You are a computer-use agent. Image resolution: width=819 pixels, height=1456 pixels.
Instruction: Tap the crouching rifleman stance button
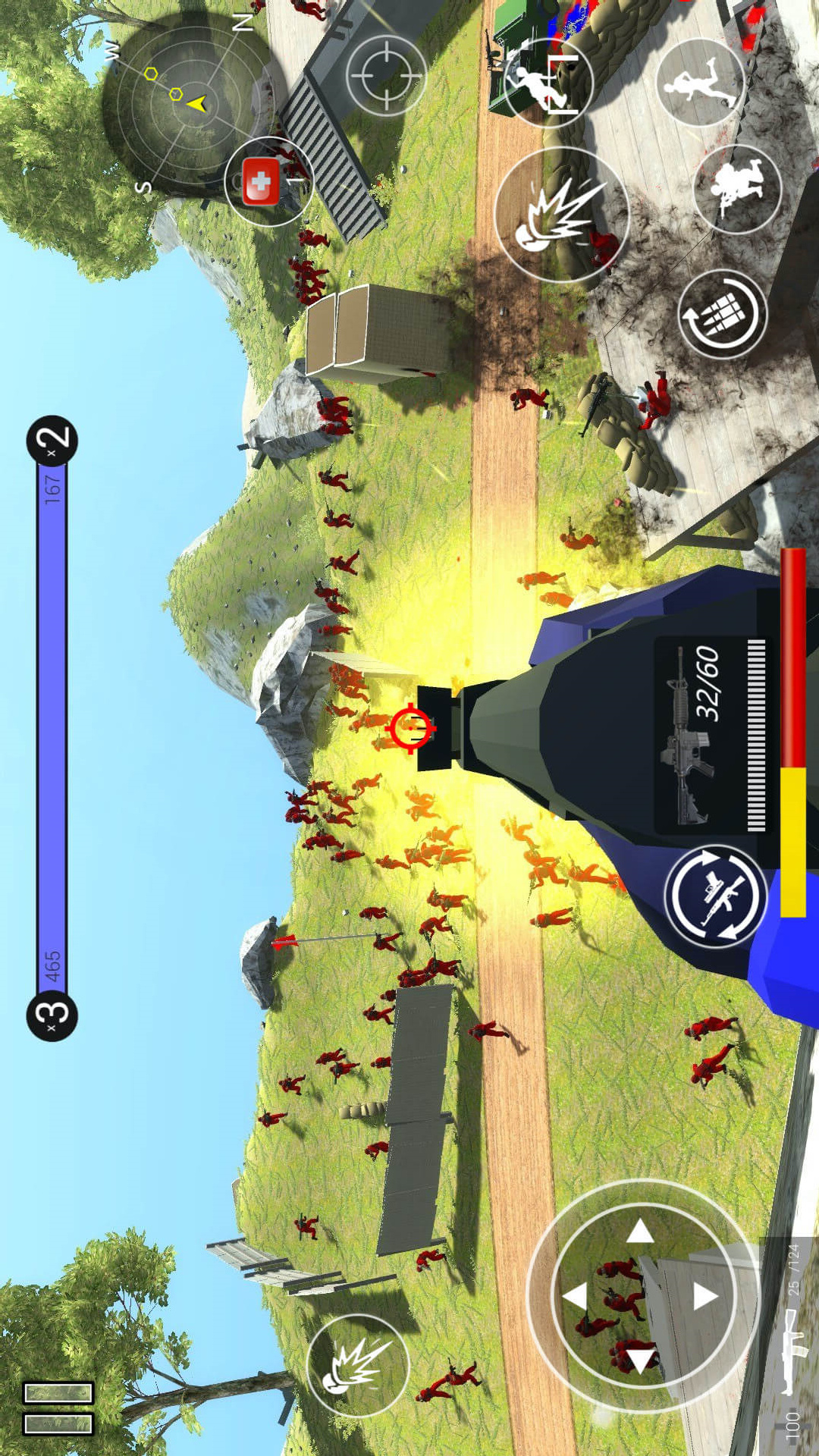(737, 188)
